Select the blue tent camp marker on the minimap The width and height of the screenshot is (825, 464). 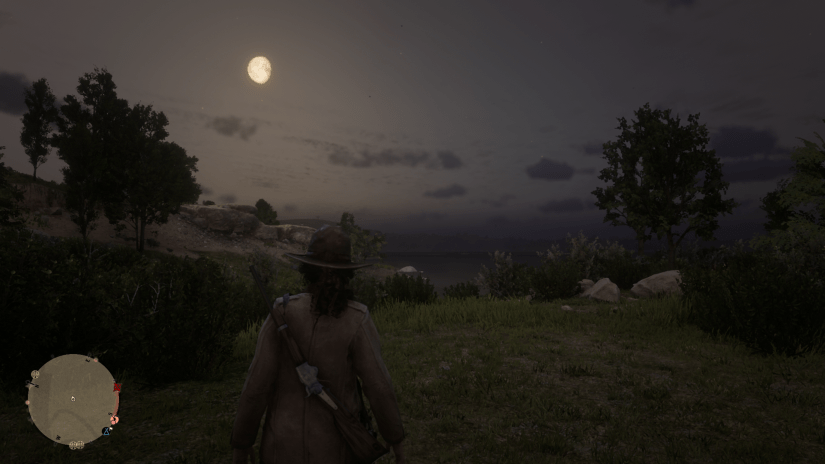click(x=106, y=432)
